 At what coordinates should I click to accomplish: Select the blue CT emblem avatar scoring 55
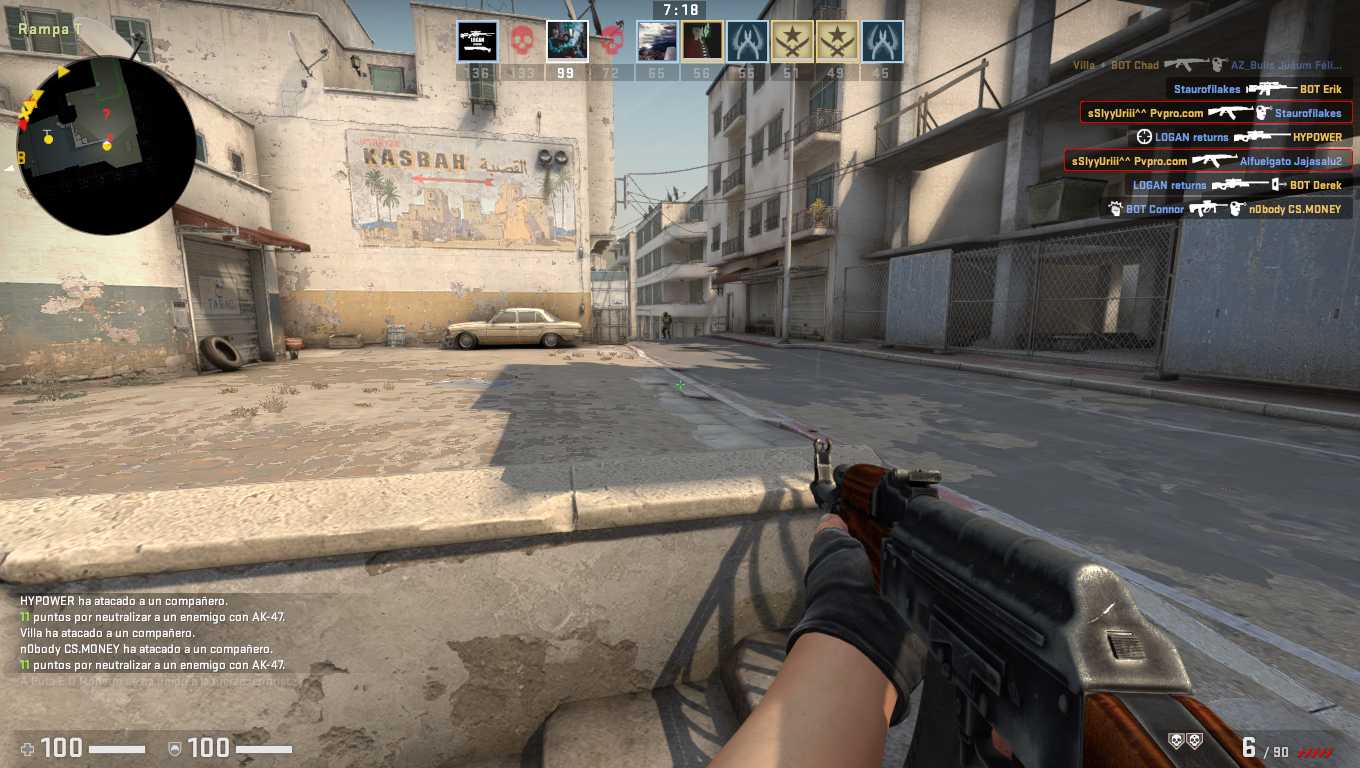click(747, 42)
